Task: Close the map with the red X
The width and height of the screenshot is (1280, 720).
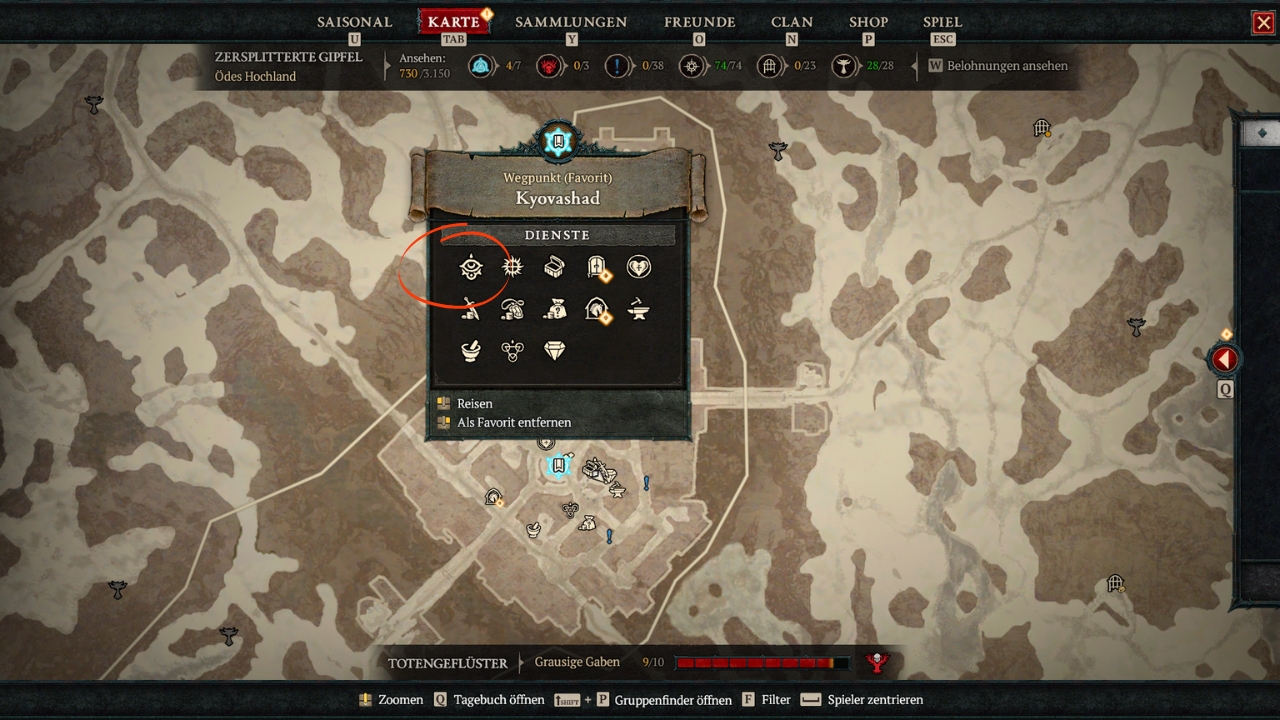Action: point(1263,23)
